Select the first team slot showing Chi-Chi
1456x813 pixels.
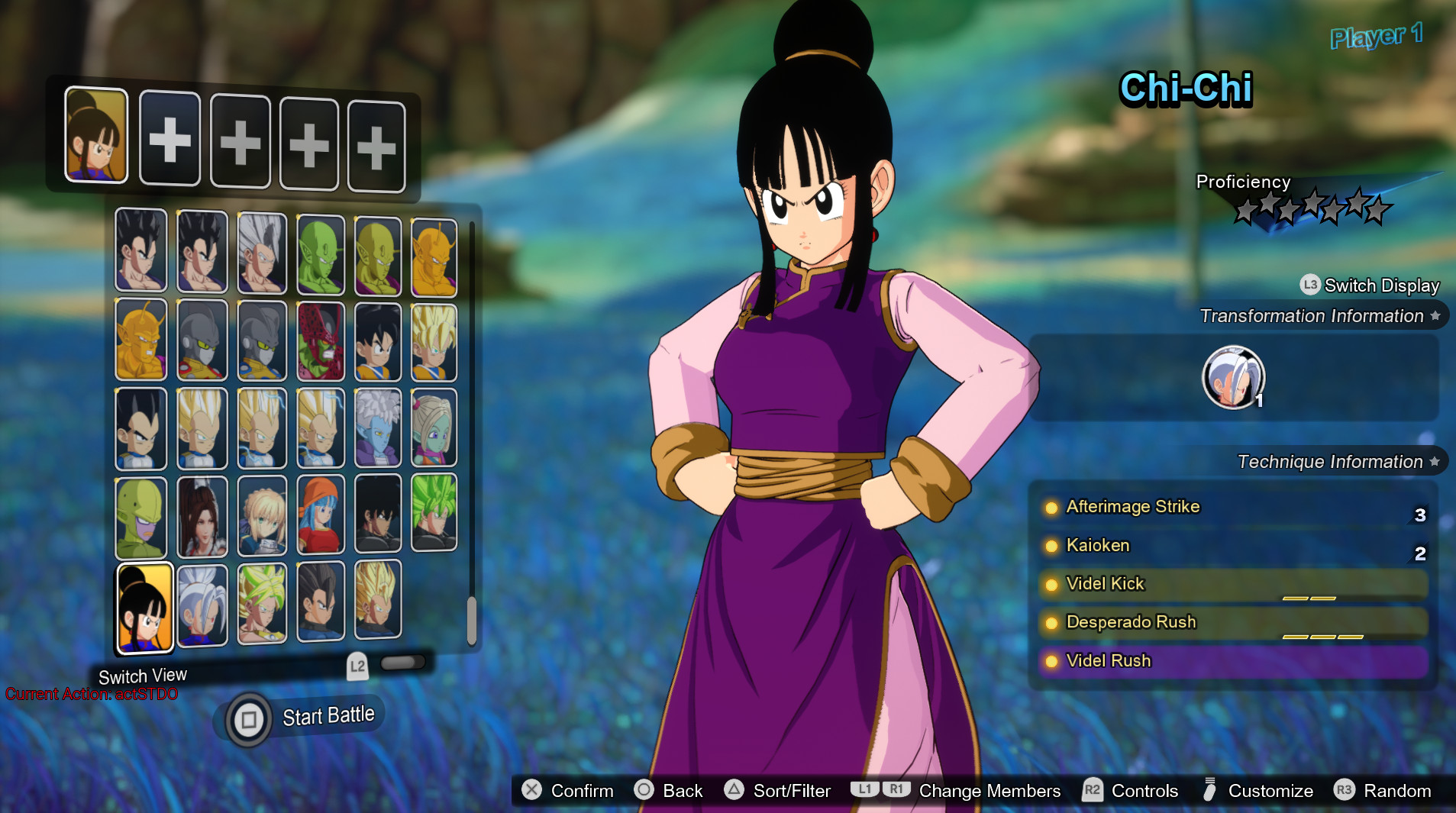96,137
